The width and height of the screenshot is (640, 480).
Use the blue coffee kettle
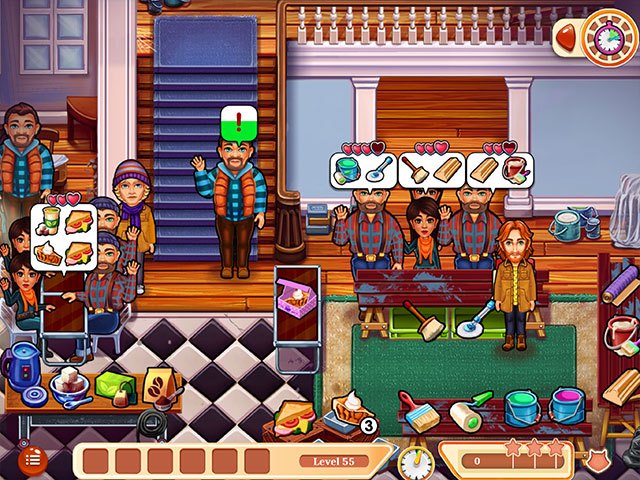pos(22,366)
